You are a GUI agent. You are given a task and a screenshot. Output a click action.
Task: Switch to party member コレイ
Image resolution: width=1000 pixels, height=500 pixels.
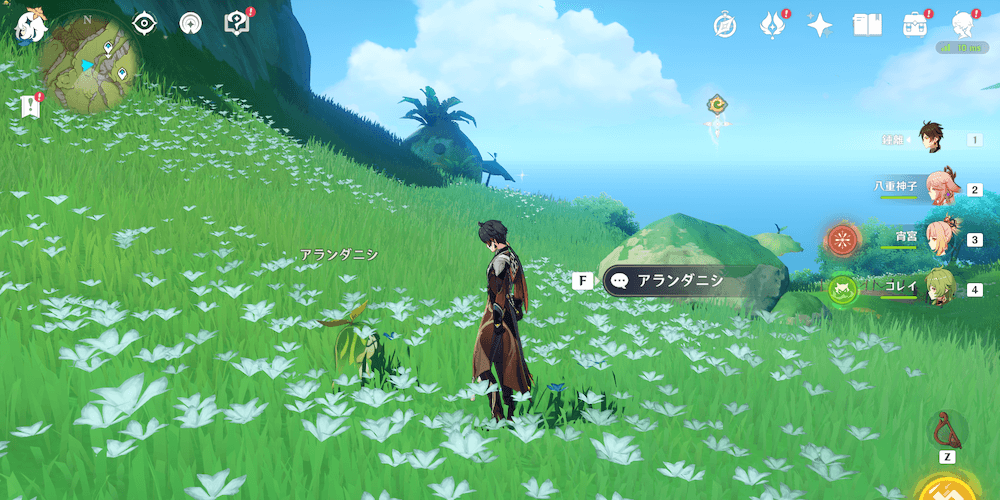point(938,287)
